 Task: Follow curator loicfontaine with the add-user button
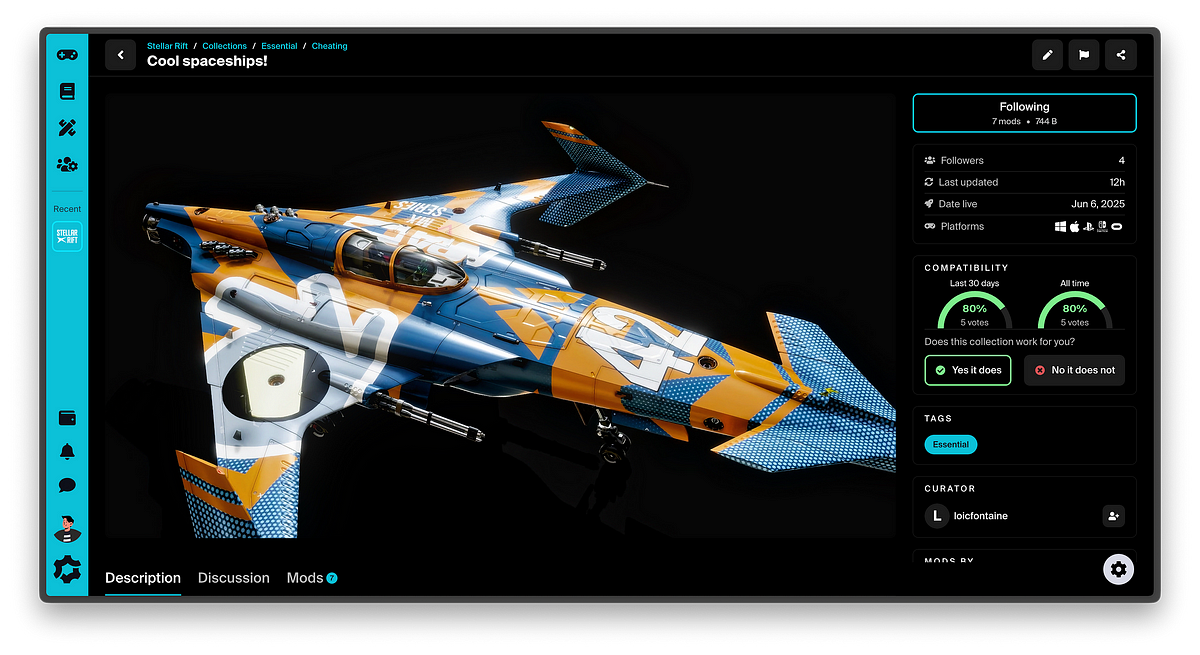(1113, 516)
